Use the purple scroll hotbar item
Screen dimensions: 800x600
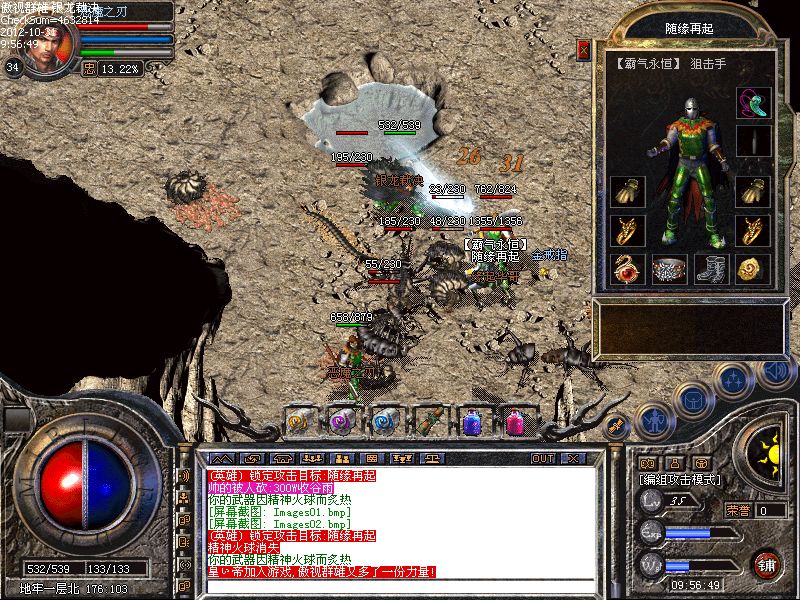pyautogui.click(x=343, y=421)
